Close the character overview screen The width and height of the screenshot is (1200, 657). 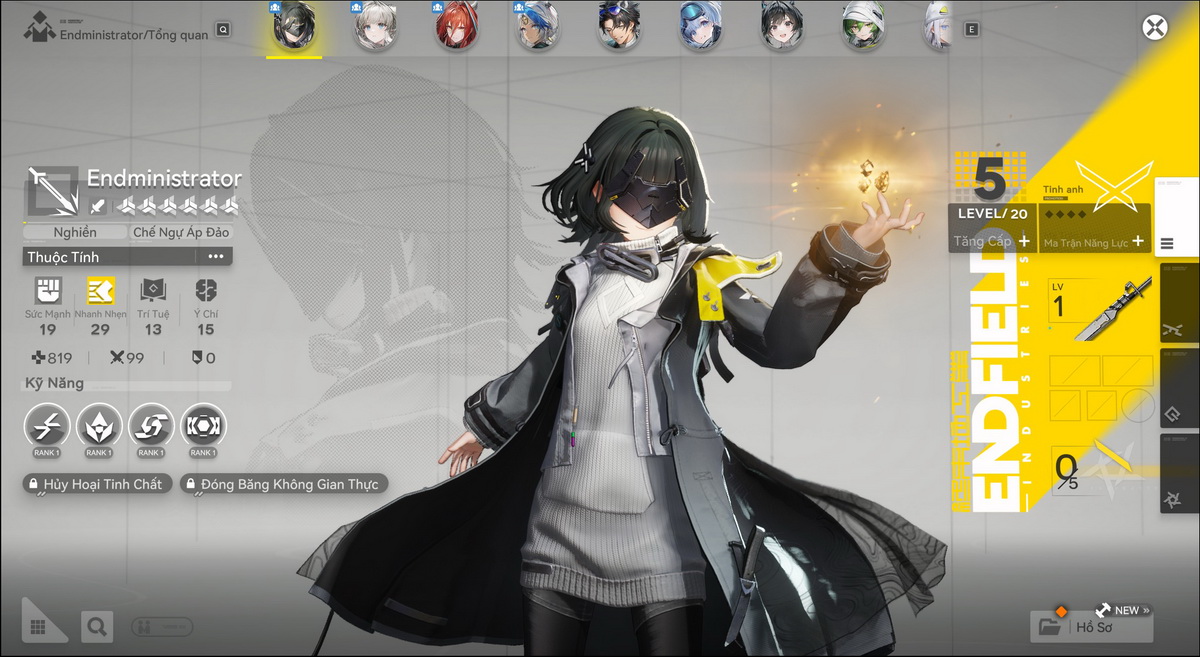click(1155, 27)
